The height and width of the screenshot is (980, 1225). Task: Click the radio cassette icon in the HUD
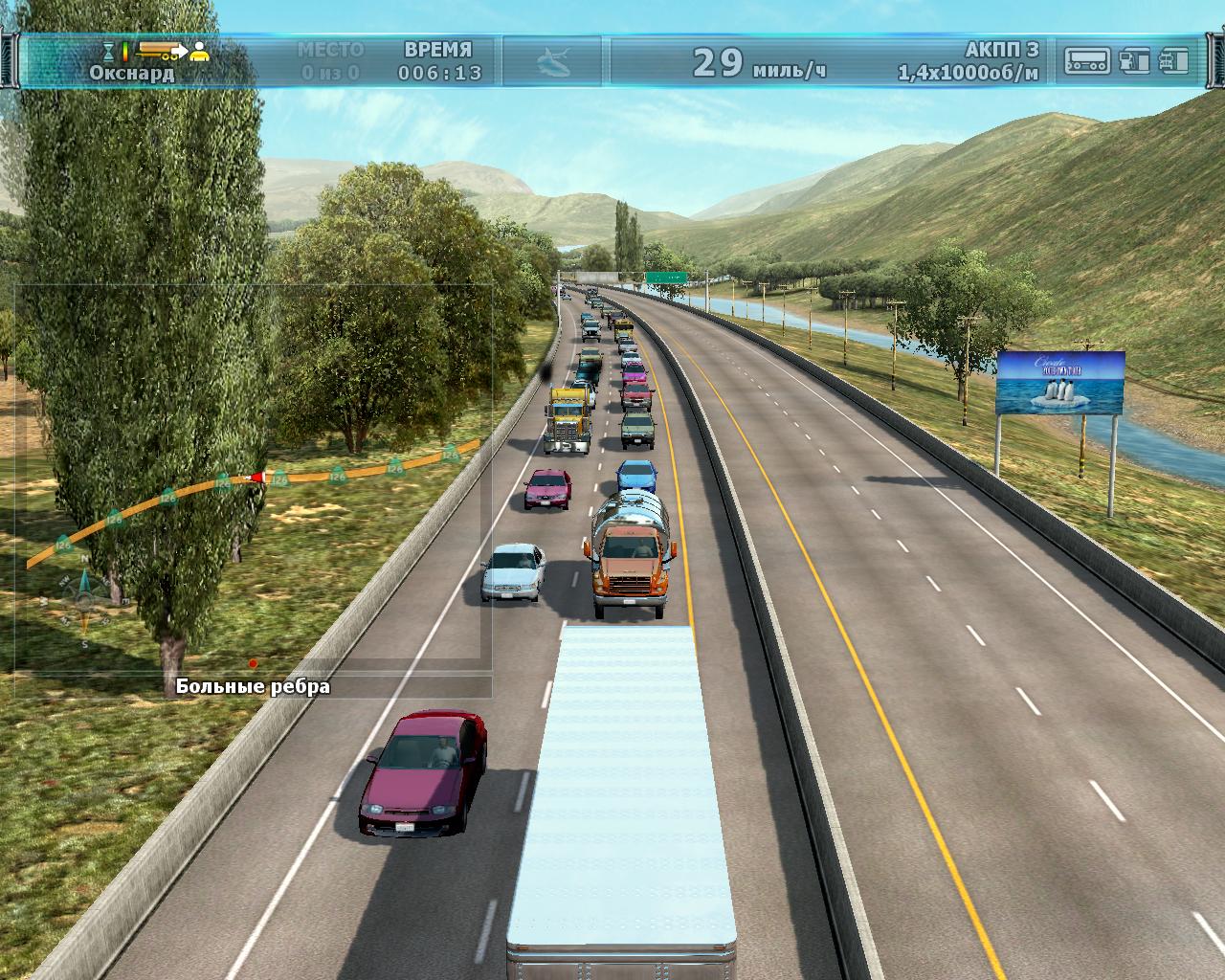click(1088, 61)
